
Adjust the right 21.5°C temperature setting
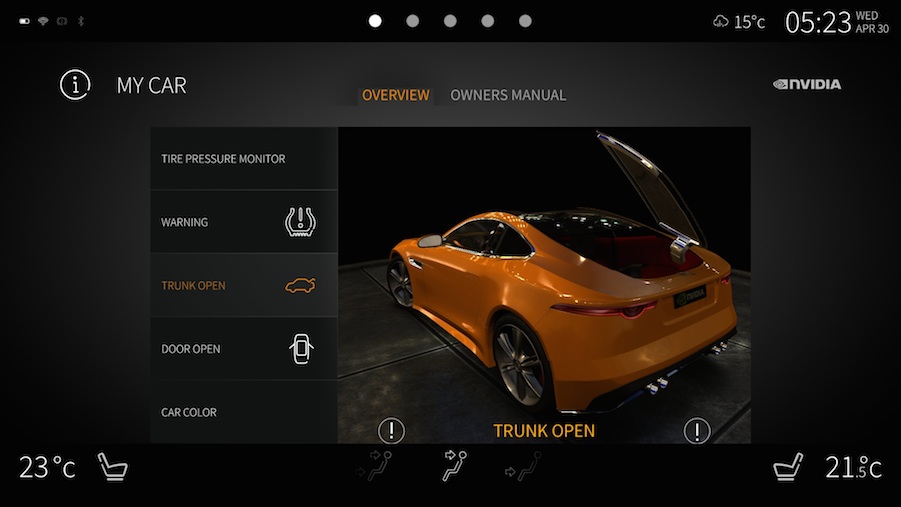coord(852,467)
